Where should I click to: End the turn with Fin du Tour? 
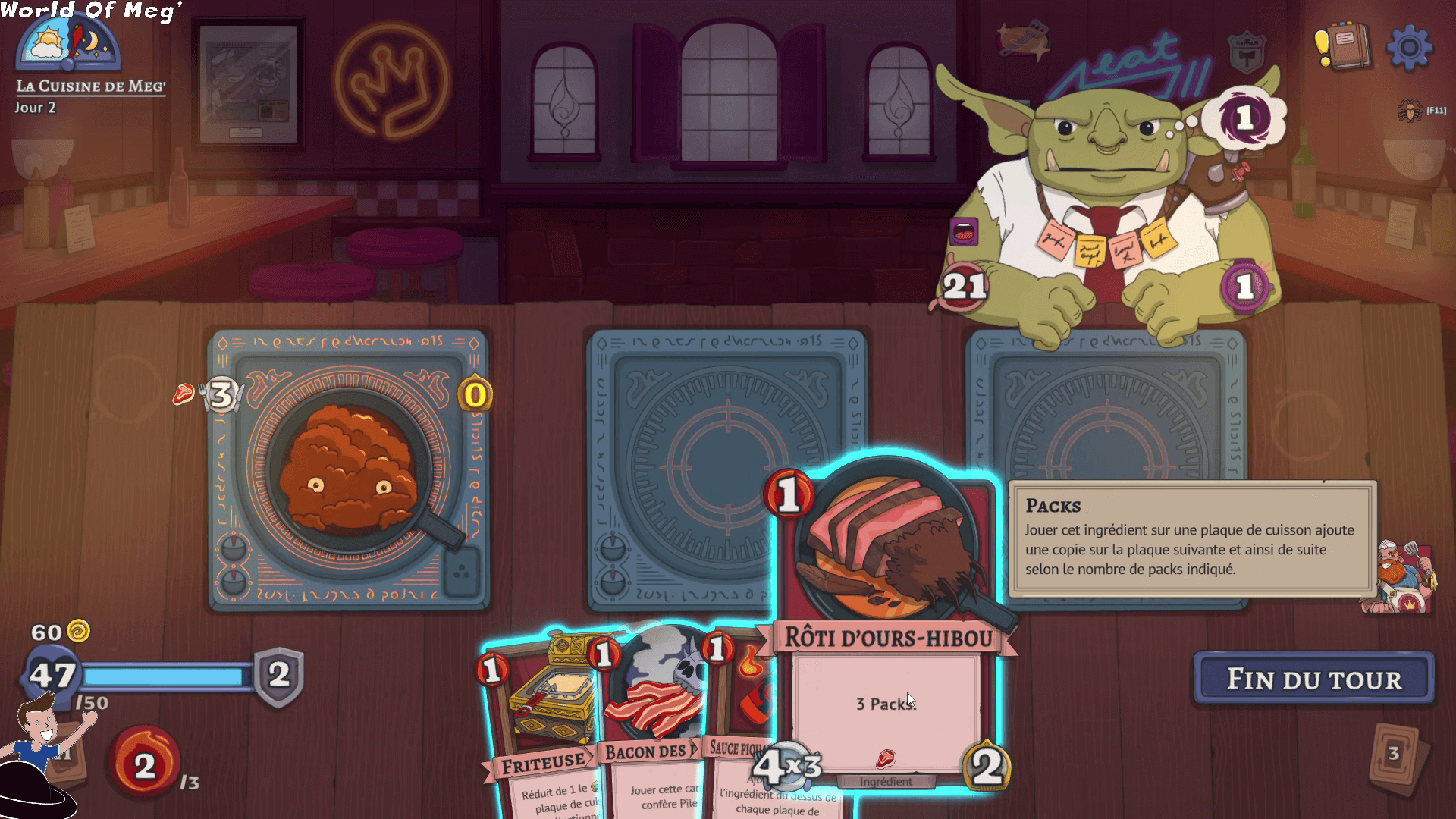(1313, 679)
